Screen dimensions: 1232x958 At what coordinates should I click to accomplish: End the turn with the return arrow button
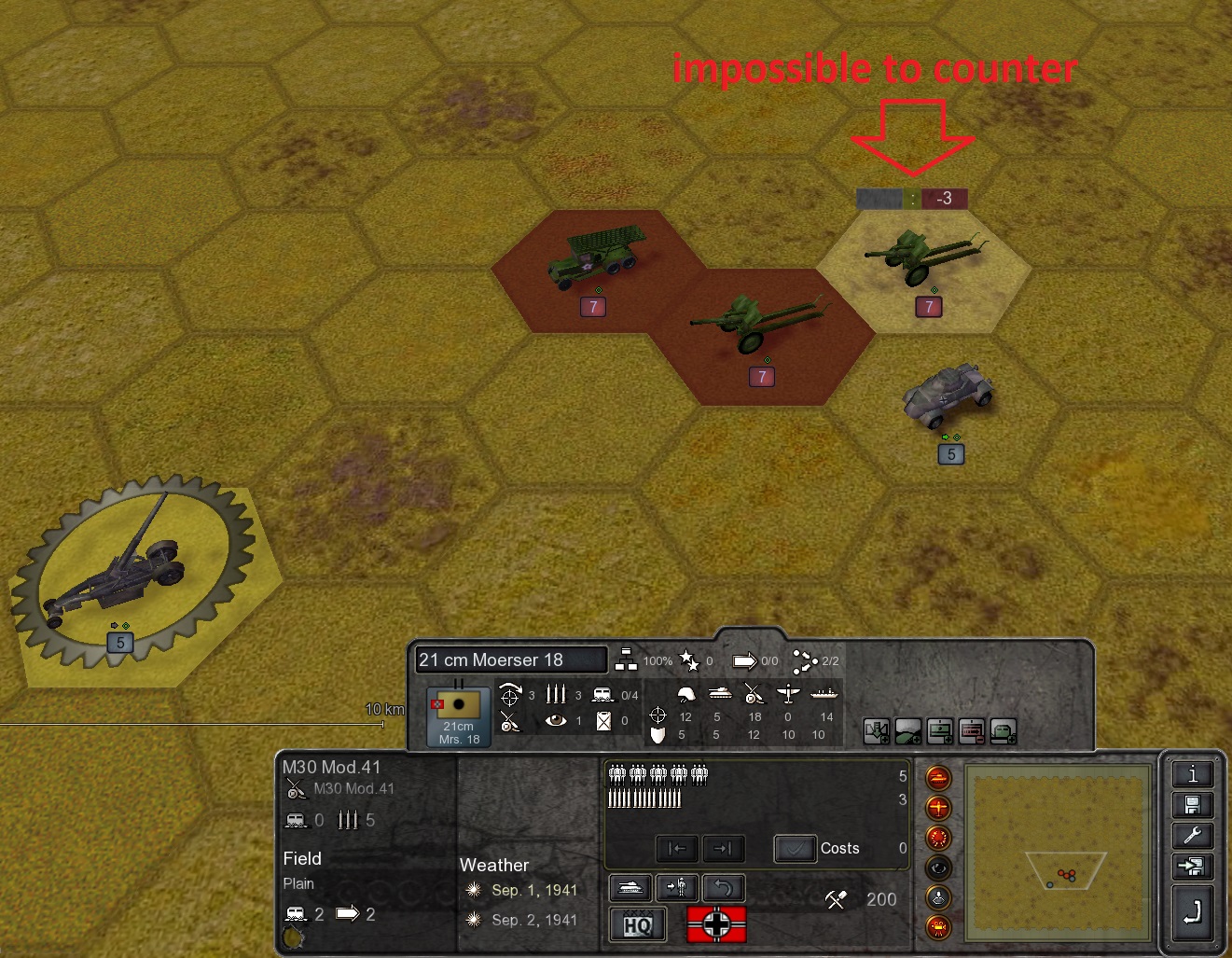(x=1192, y=911)
